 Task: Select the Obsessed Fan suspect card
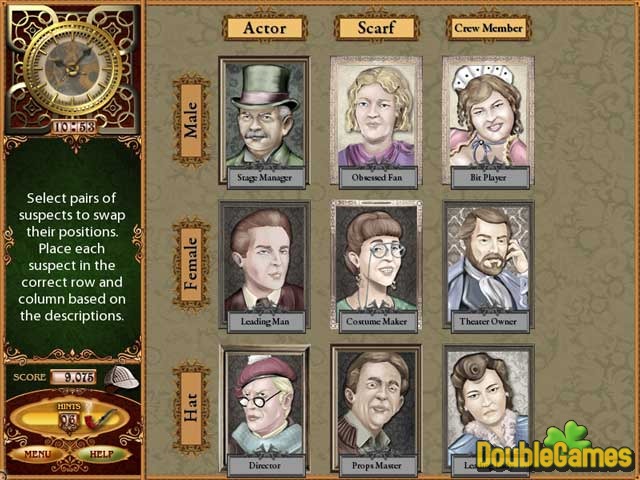(x=376, y=120)
